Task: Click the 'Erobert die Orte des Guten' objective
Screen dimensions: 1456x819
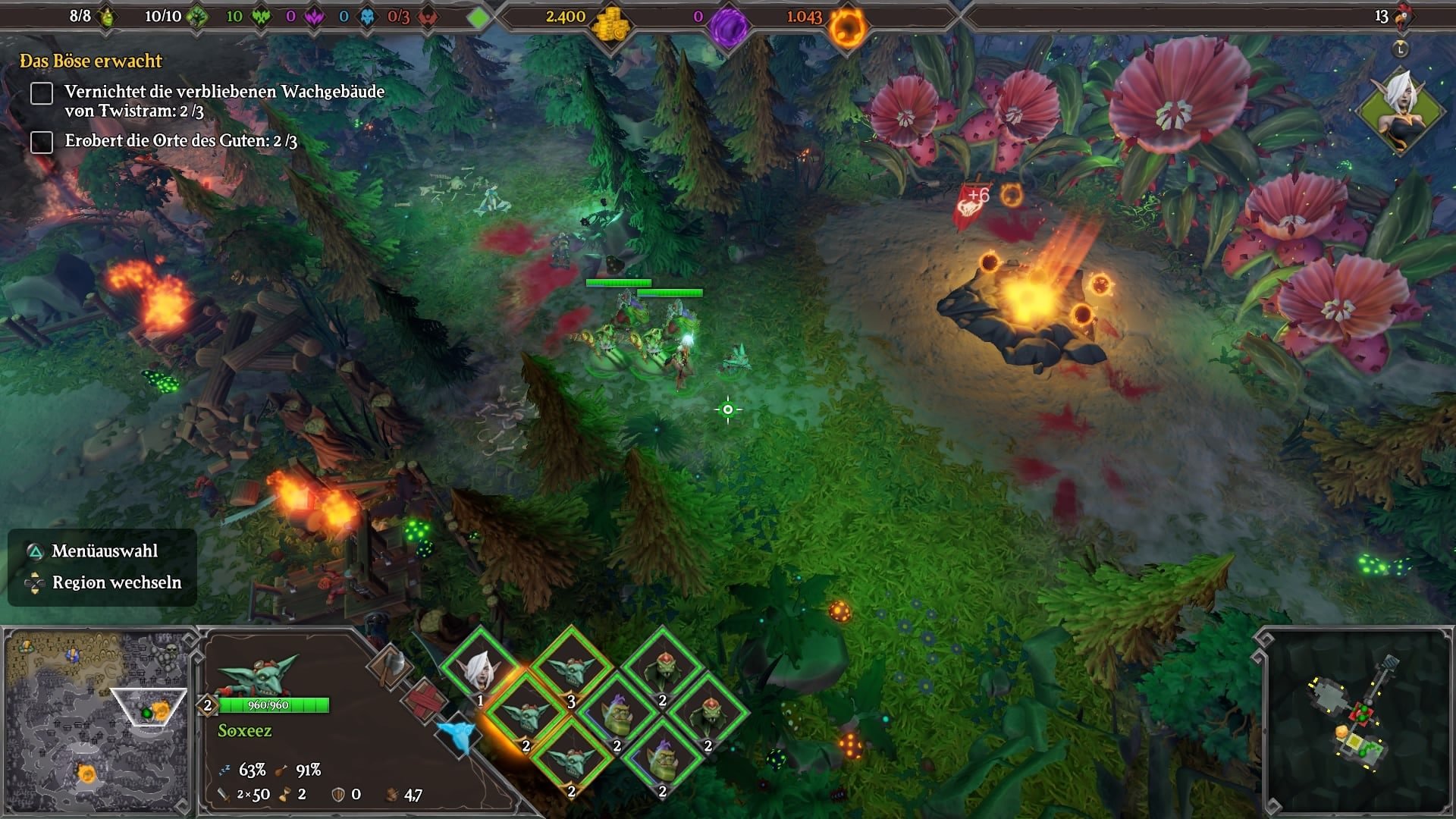Action: coord(180,141)
